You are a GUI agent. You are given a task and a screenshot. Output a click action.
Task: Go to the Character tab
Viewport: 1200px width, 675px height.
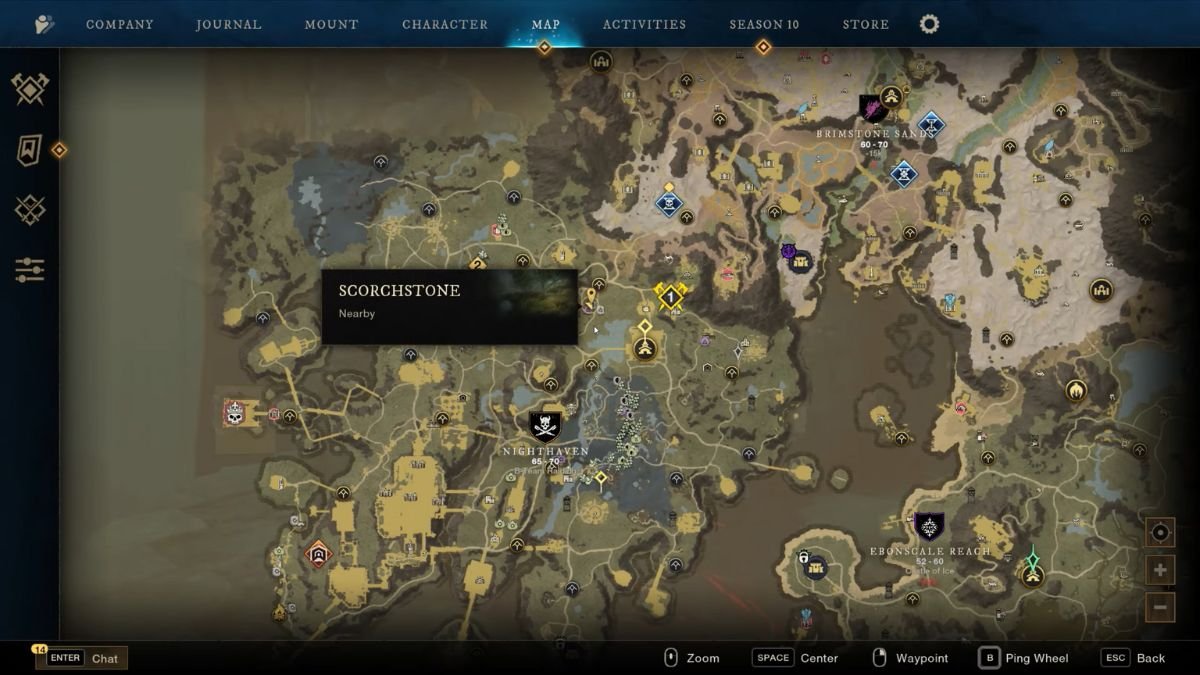tap(445, 24)
